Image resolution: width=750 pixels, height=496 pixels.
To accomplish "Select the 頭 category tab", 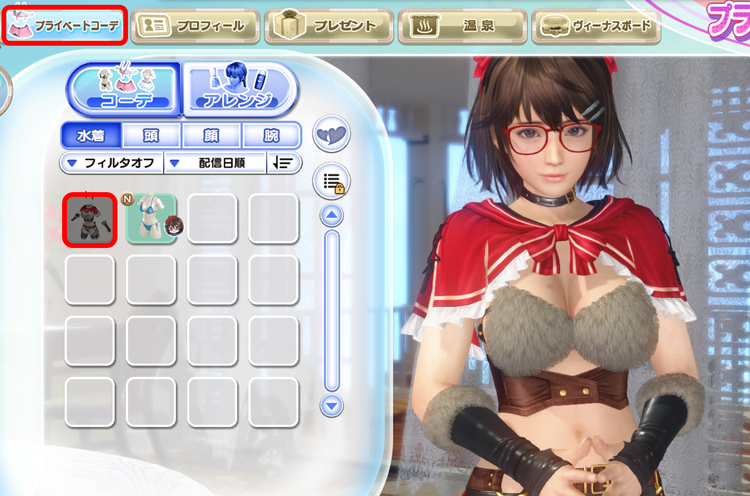I will coord(151,136).
